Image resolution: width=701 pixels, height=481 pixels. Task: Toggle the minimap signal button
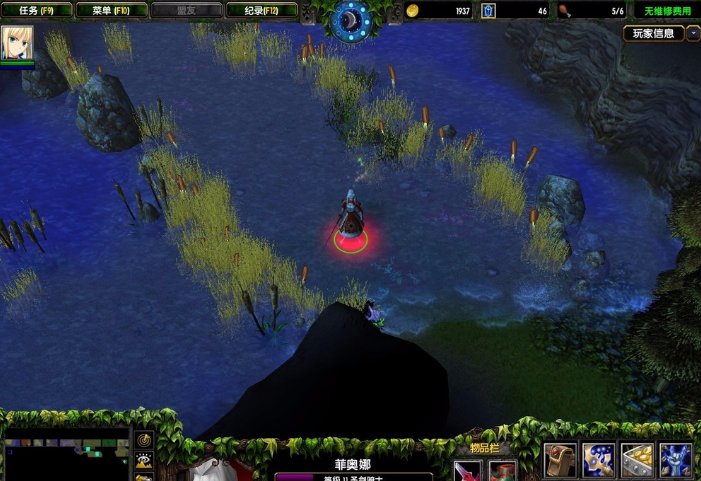(x=144, y=440)
